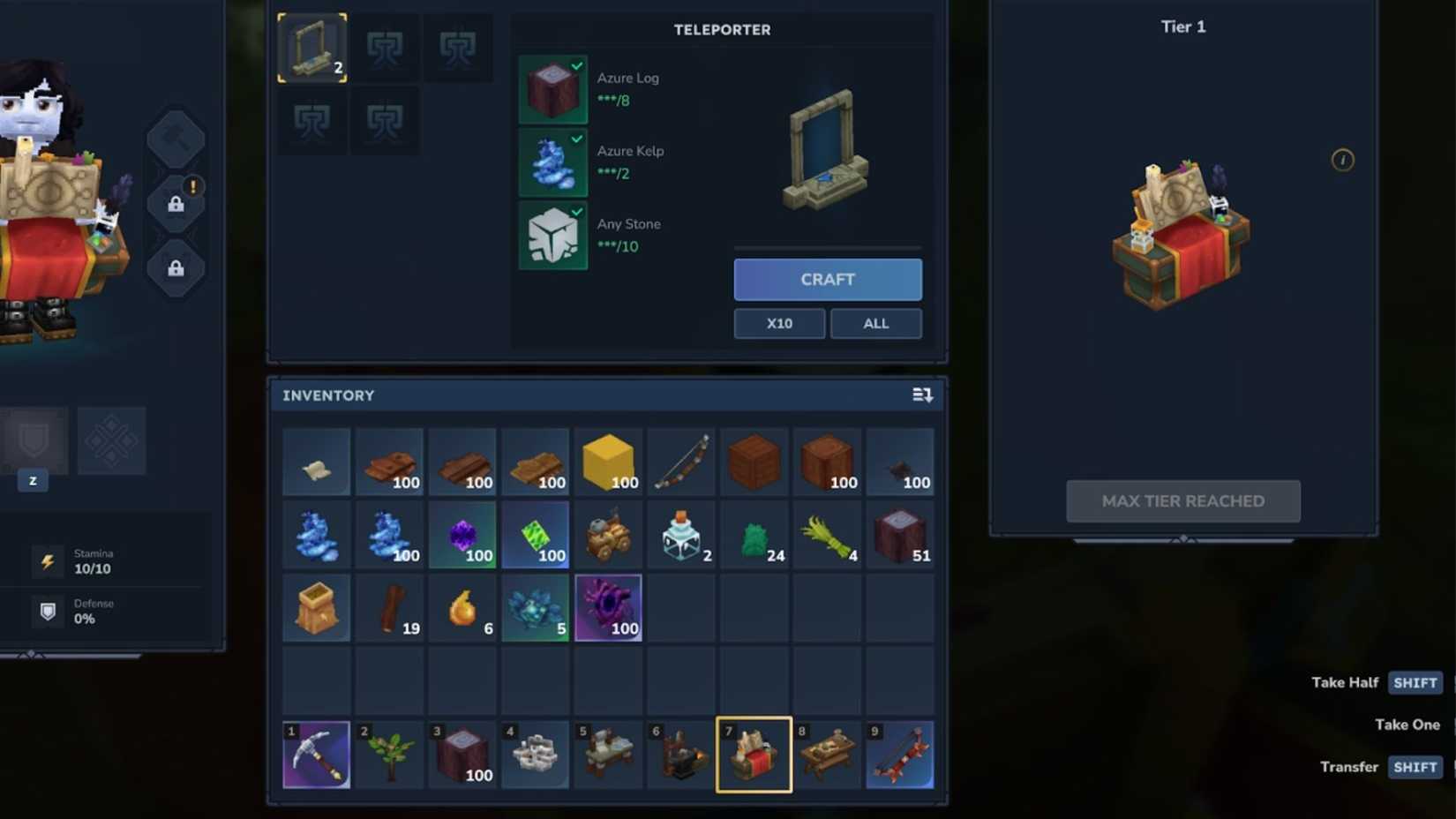
Task: Click the inventory sort icon
Action: coord(921,394)
